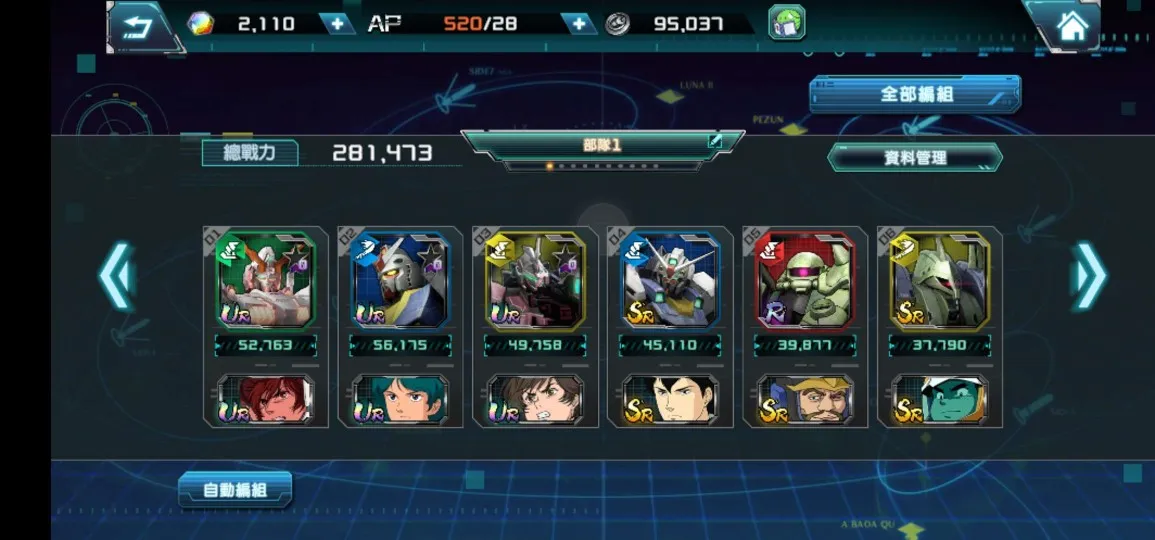Go back with the return arrow button
The image size is (1155, 540).
(139, 25)
